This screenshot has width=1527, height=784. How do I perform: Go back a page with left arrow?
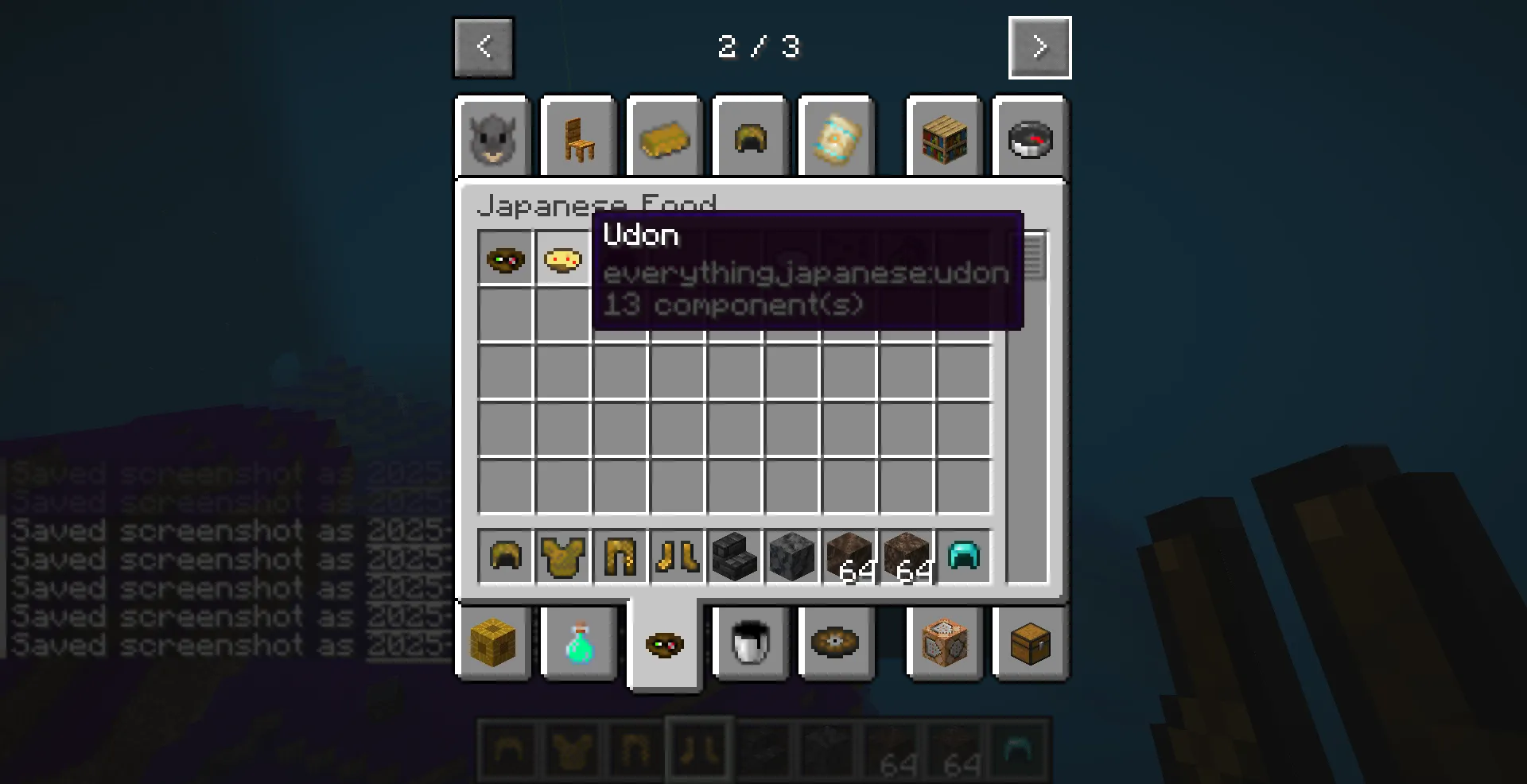pos(483,47)
